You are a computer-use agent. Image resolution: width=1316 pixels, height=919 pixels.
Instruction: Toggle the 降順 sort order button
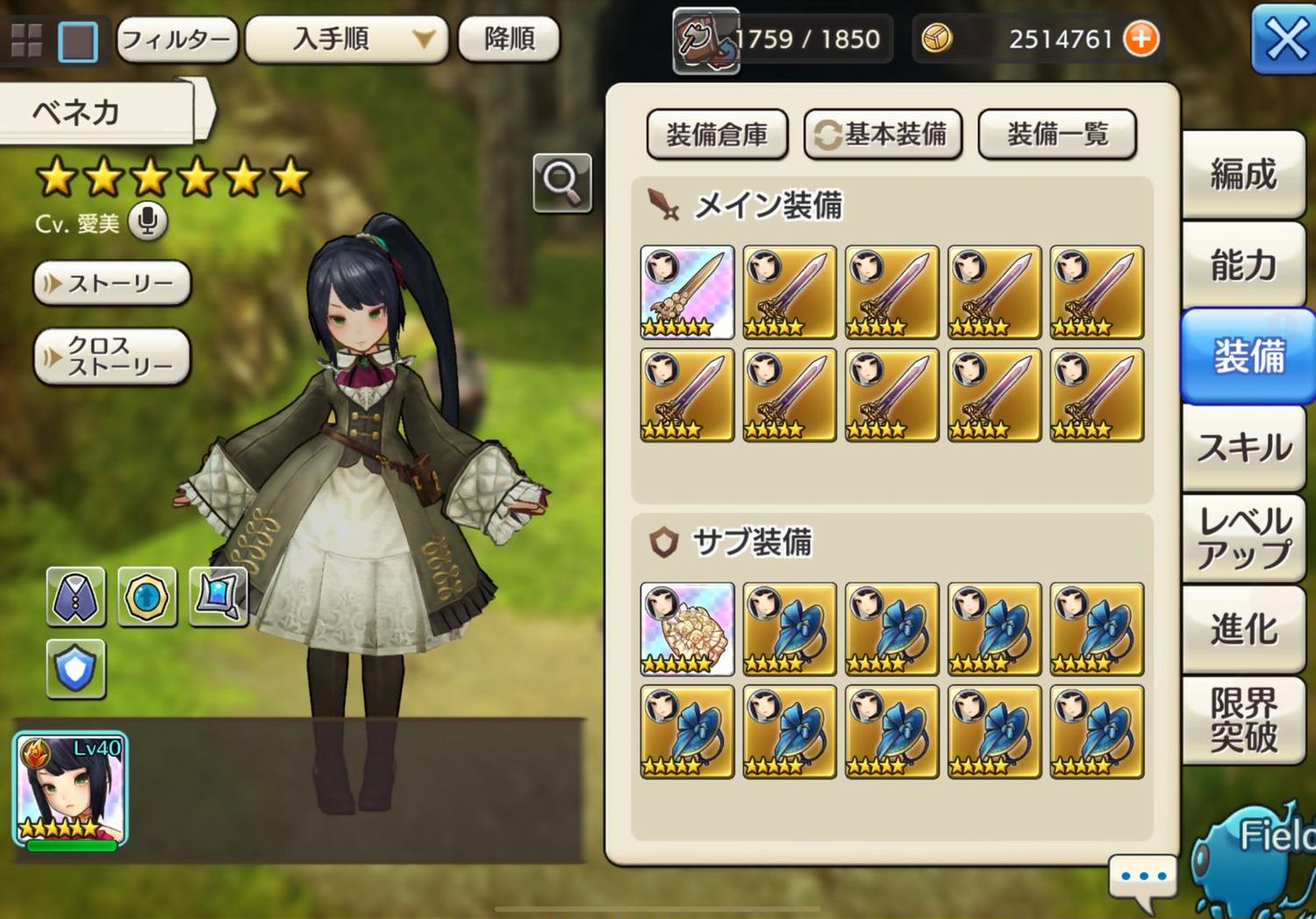(509, 39)
